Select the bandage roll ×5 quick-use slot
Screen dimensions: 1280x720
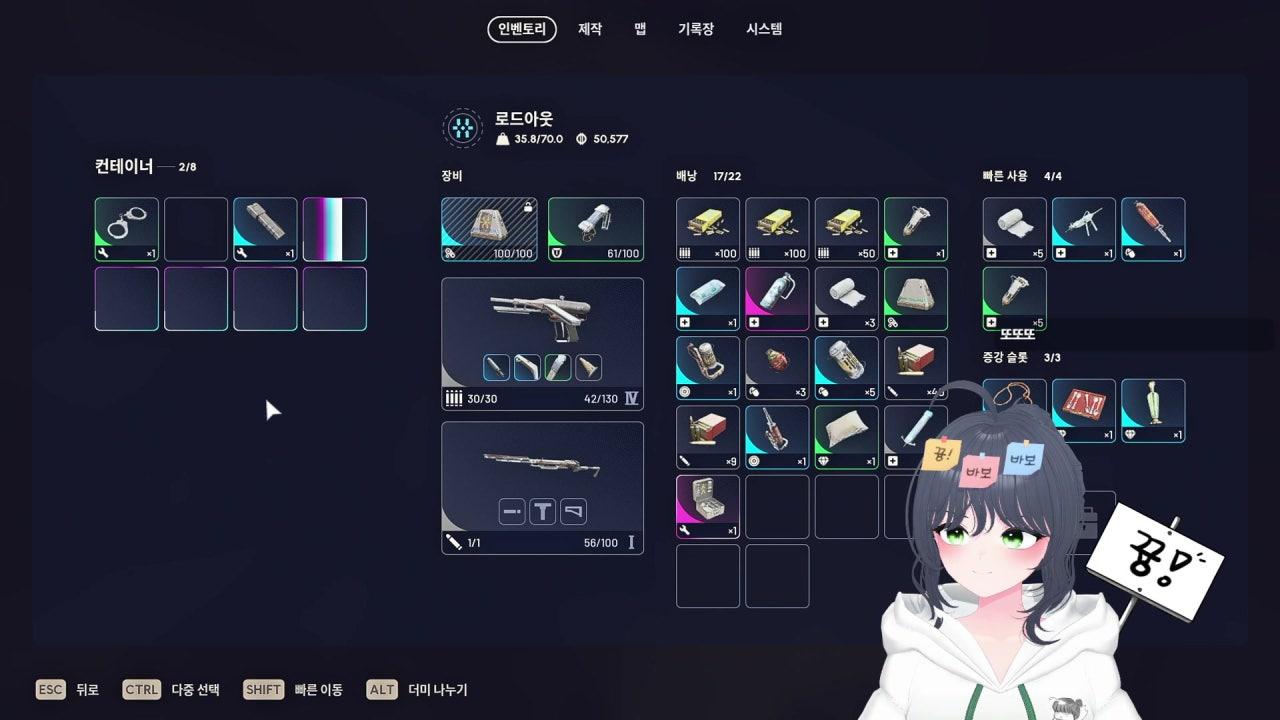(1014, 229)
